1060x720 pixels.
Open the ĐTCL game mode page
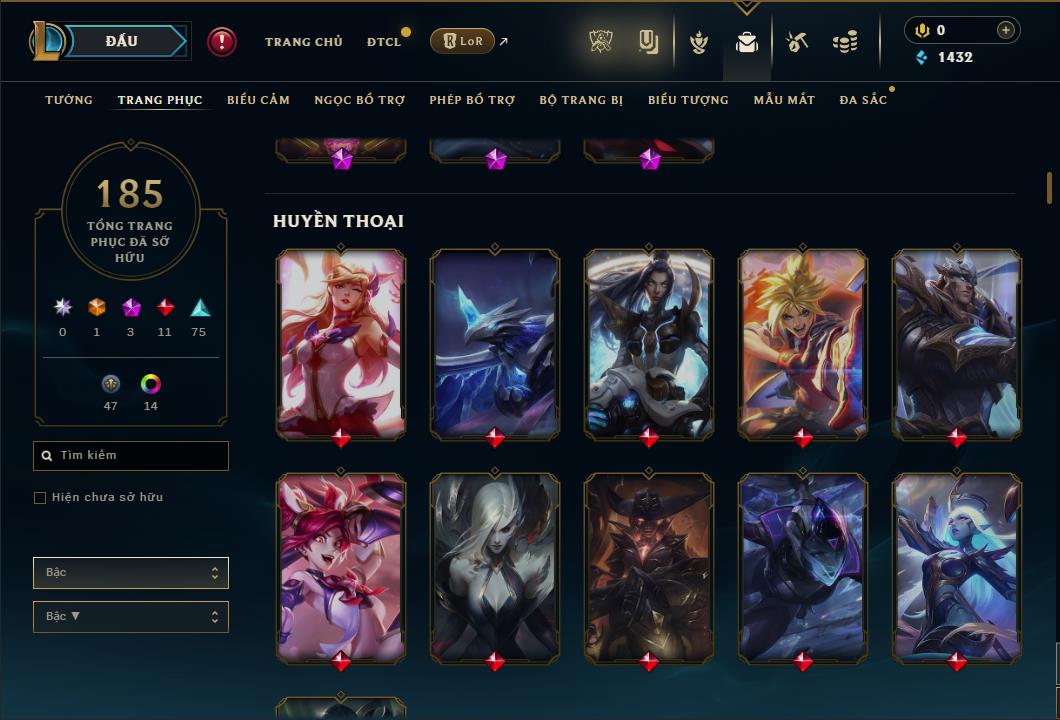(x=383, y=42)
